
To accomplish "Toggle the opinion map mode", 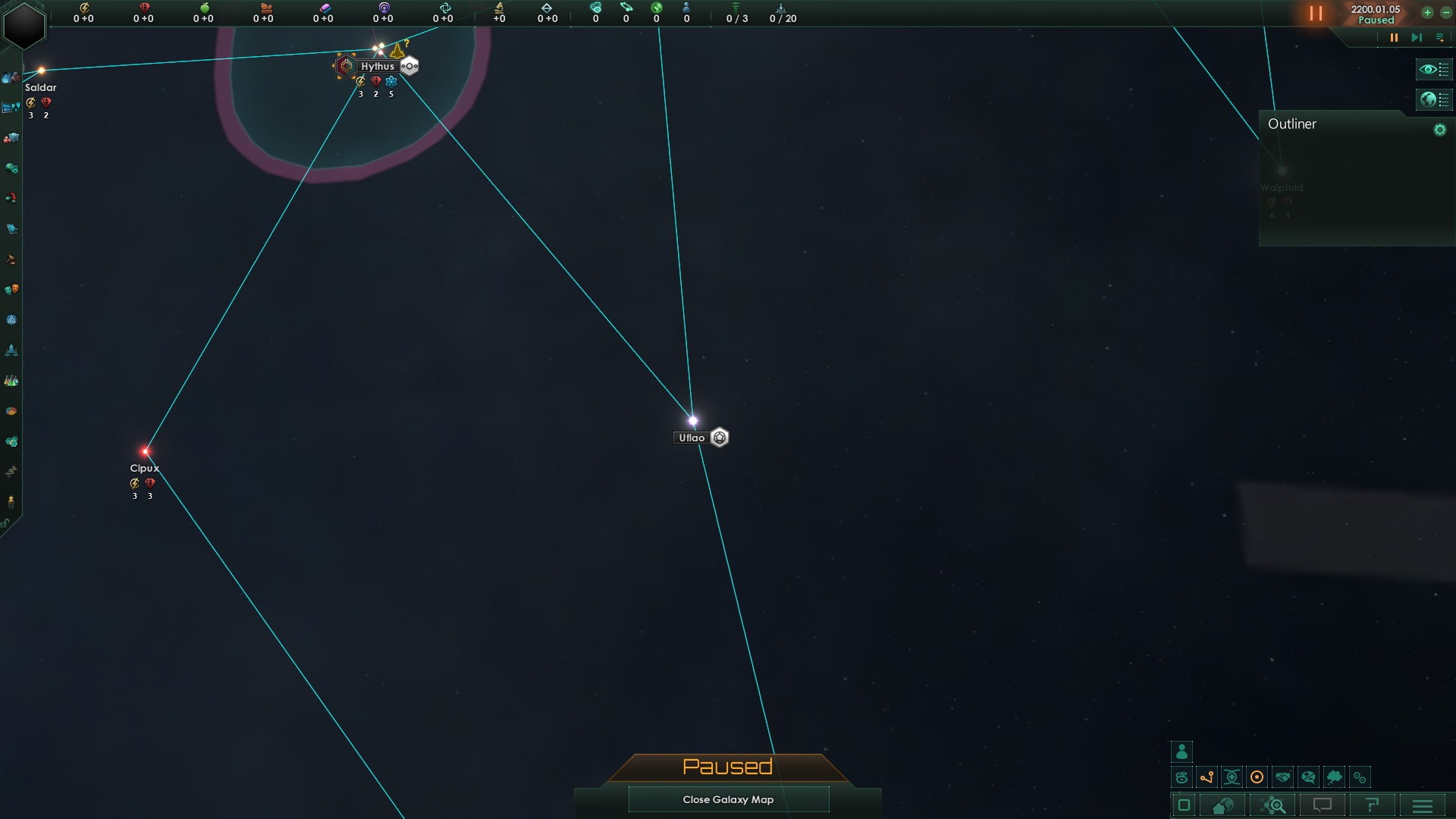I will (1307, 777).
